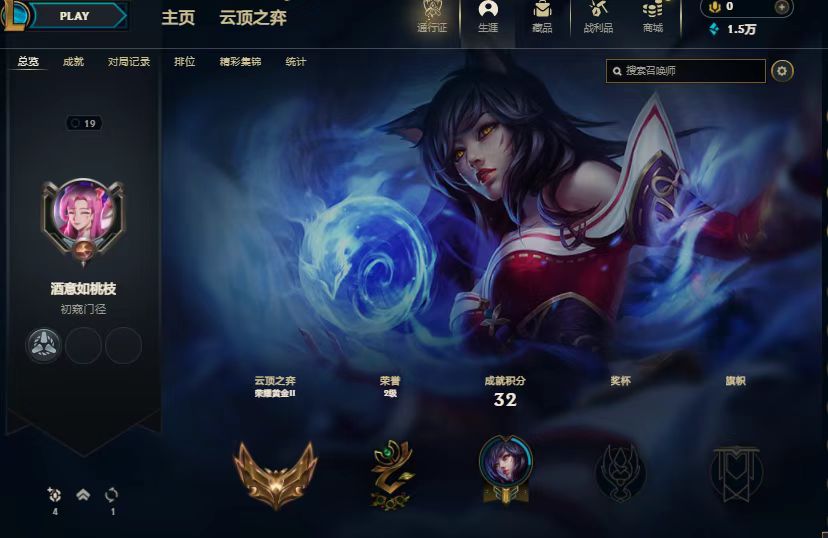Open the 藏品 collection
This screenshot has height=538, width=828.
(542, 18)
